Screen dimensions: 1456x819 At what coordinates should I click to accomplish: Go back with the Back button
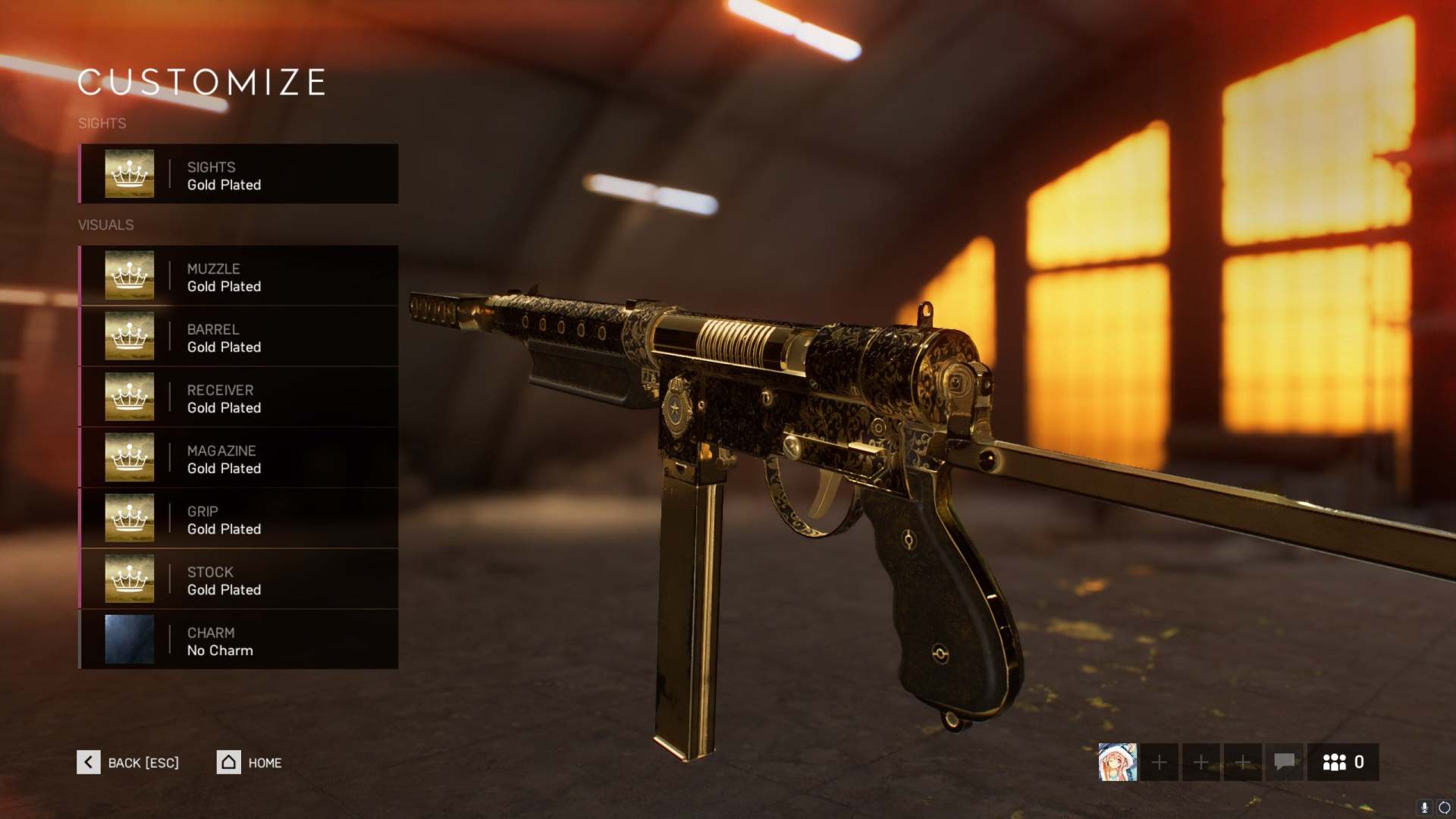[x=128, y=762]
